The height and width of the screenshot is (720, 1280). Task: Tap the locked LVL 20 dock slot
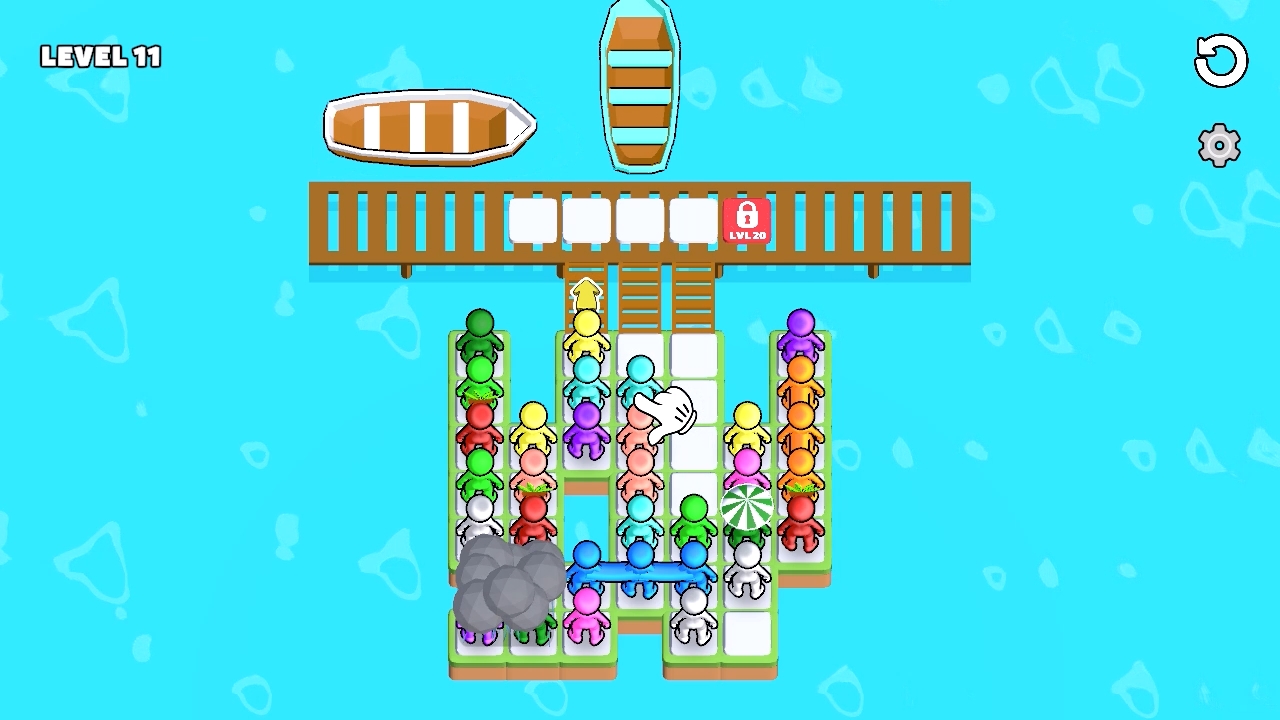coord(745,218)
